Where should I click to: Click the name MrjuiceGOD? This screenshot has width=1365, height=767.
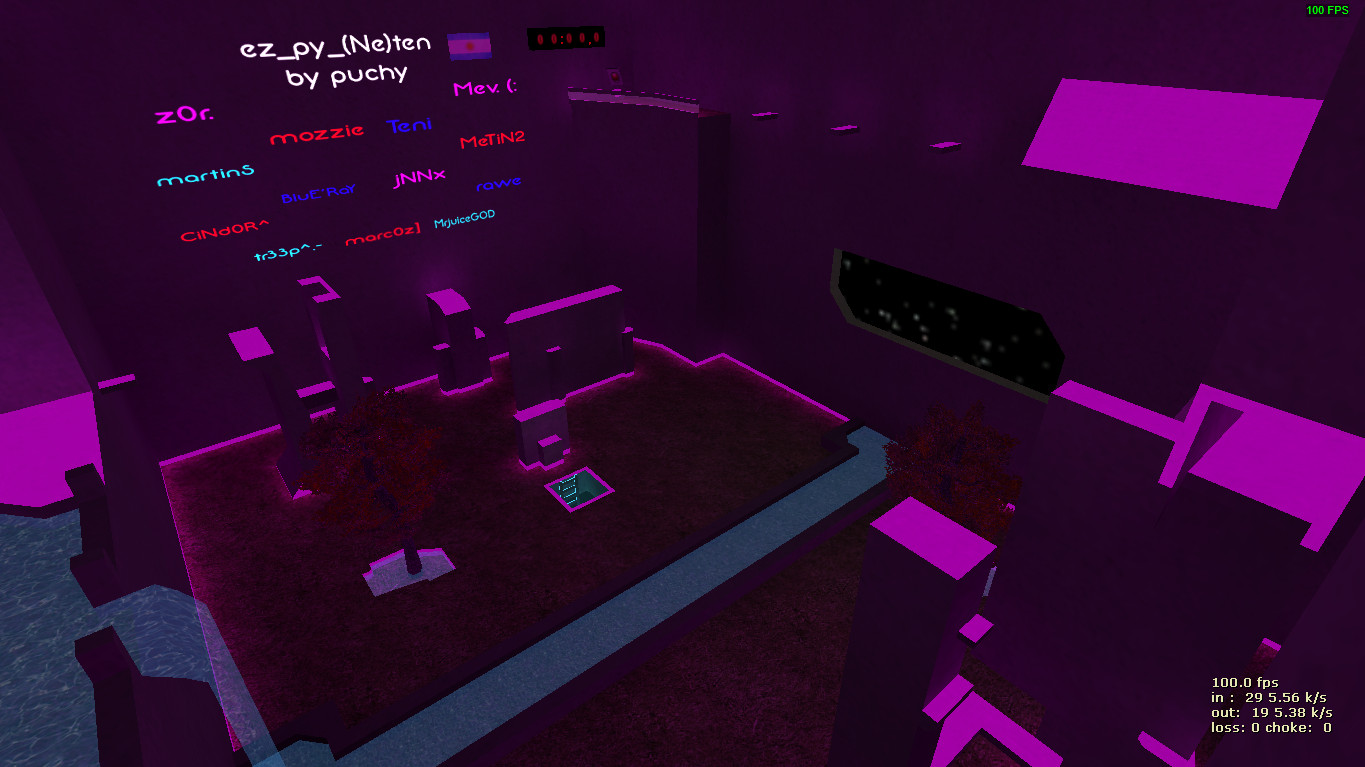[466, 222]
